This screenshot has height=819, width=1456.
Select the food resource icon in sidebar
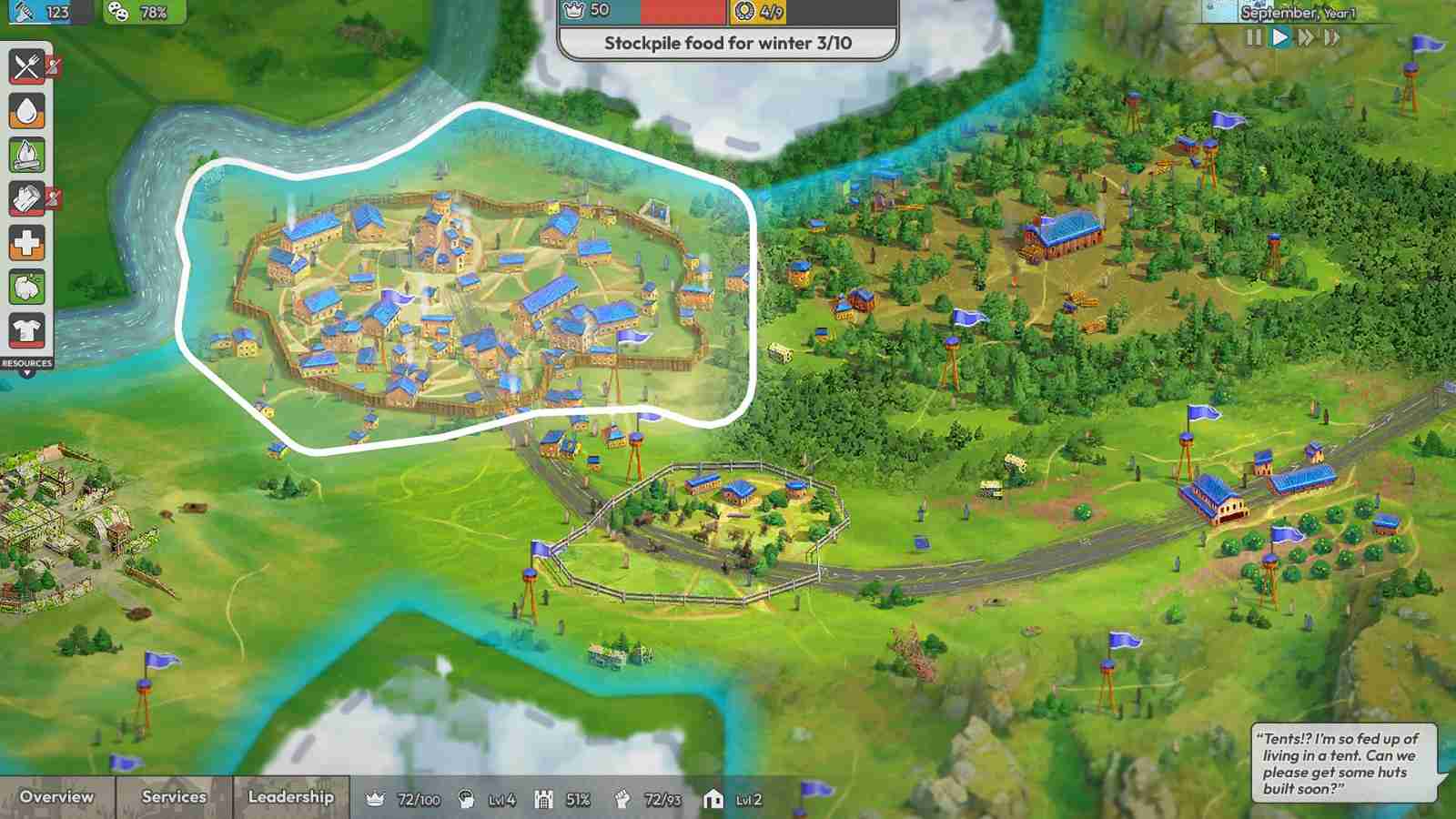[x=26, y=66]
